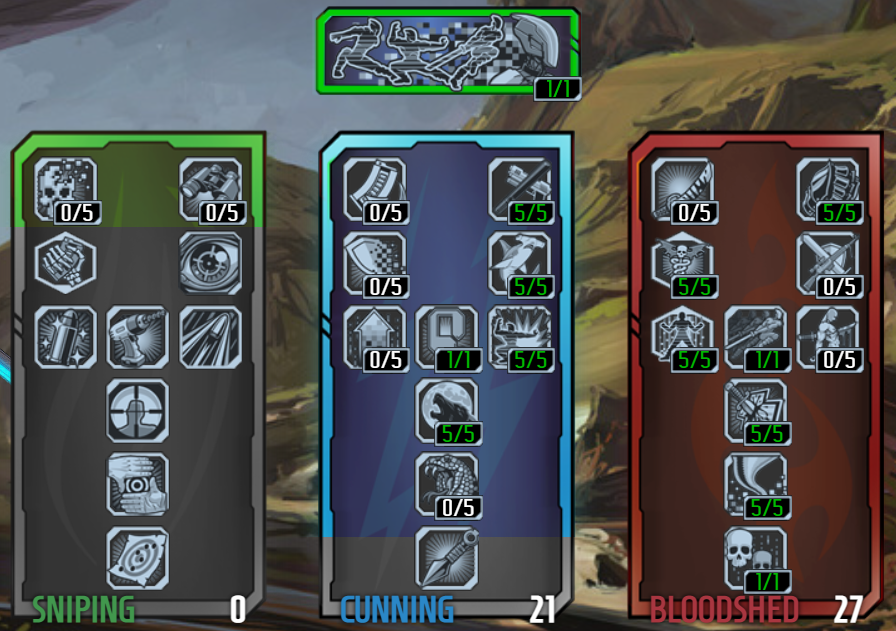Image resolution: width=896 pixels, height=631 pixels.
Task: Select the snake Tw0 Fang skill
Action: click(448, 484)
